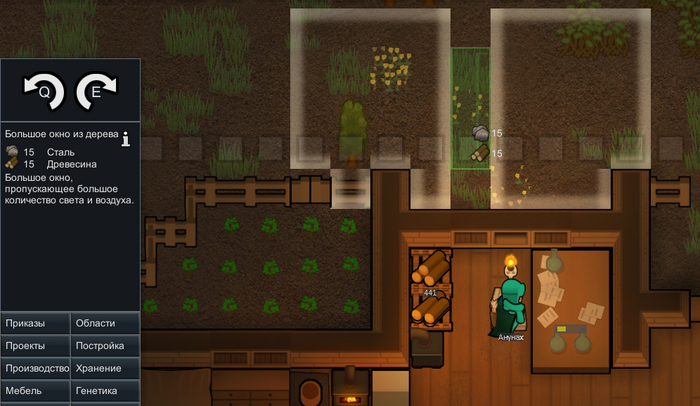Show the Генетика category
The image size is (700, 406).
[105, 391]
